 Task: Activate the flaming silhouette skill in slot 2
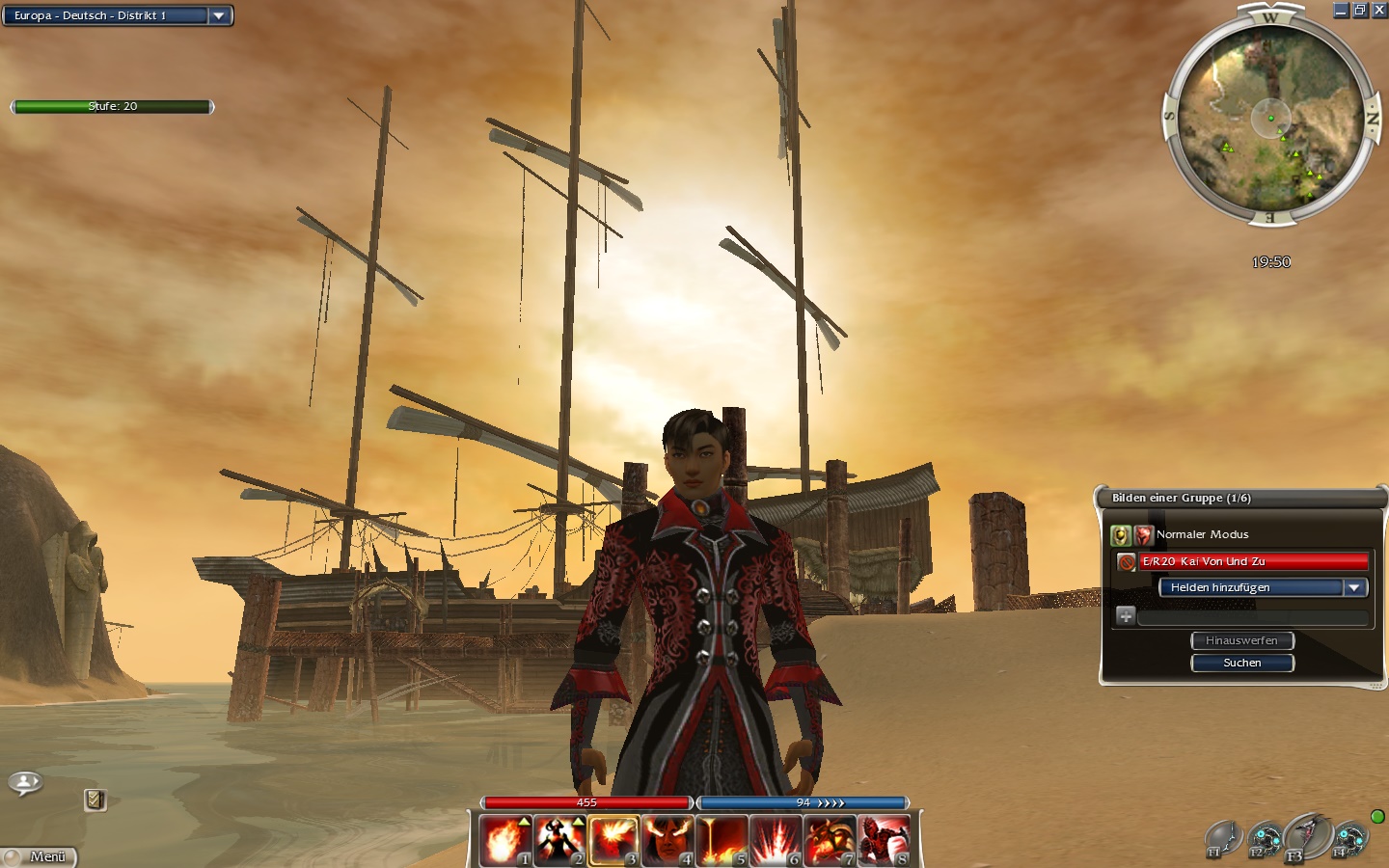point(559,840)
